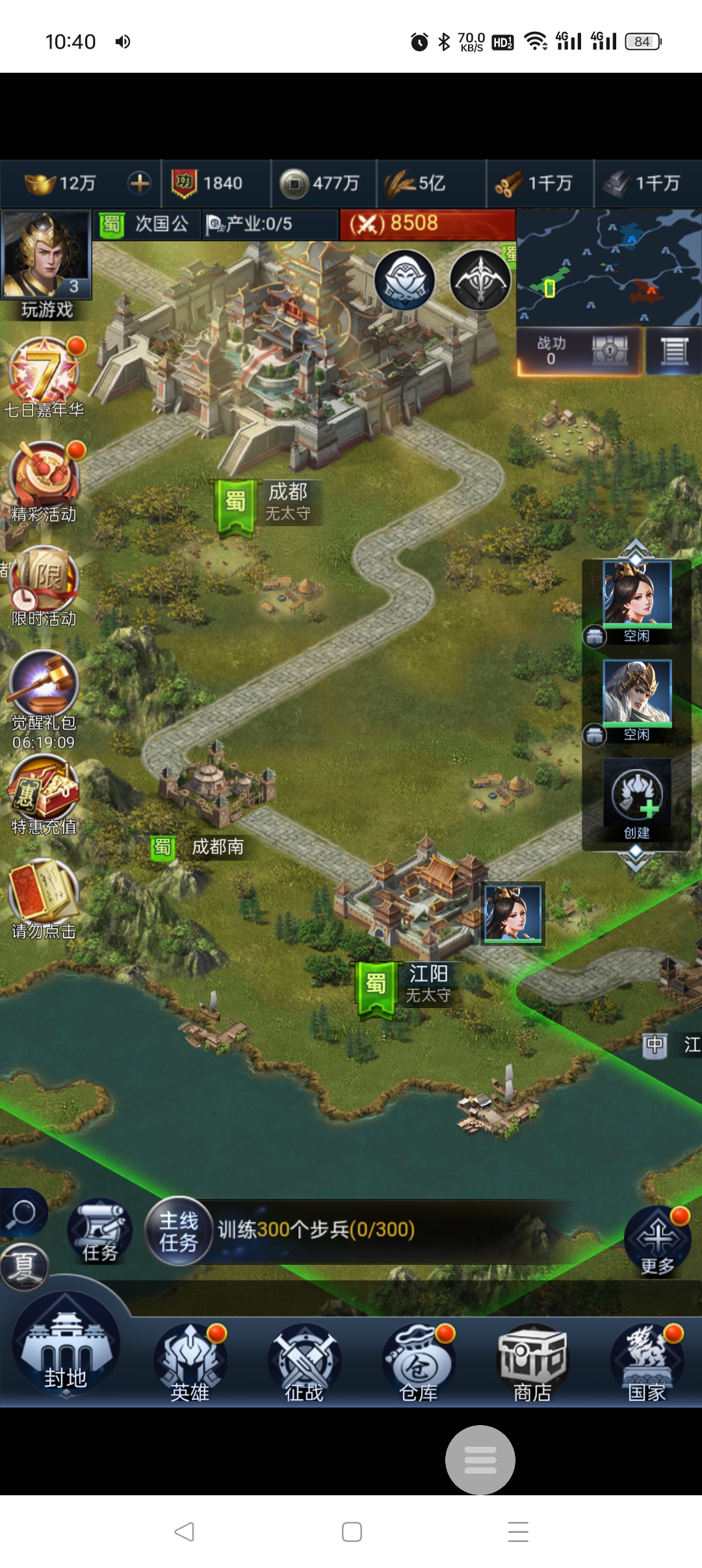This screenshot has width=702, height=1568.
Task: Open the 征战 campaign menu
Action: (x=304, y=1362)
